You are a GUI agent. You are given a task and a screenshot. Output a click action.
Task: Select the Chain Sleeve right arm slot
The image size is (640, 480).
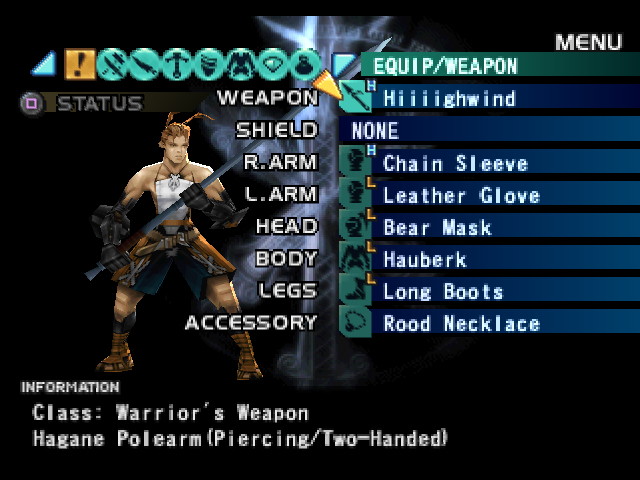[x=455, y=163]
